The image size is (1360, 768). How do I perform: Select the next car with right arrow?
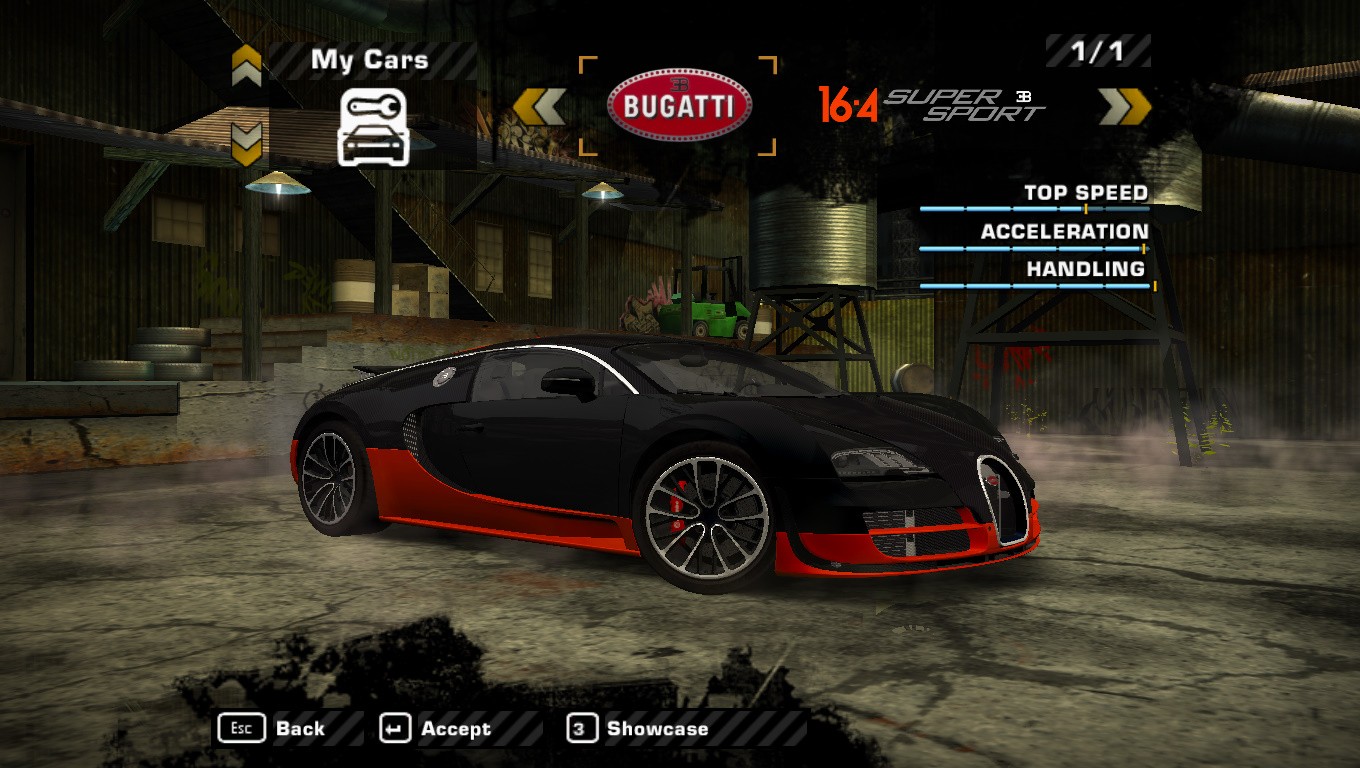1124,107
